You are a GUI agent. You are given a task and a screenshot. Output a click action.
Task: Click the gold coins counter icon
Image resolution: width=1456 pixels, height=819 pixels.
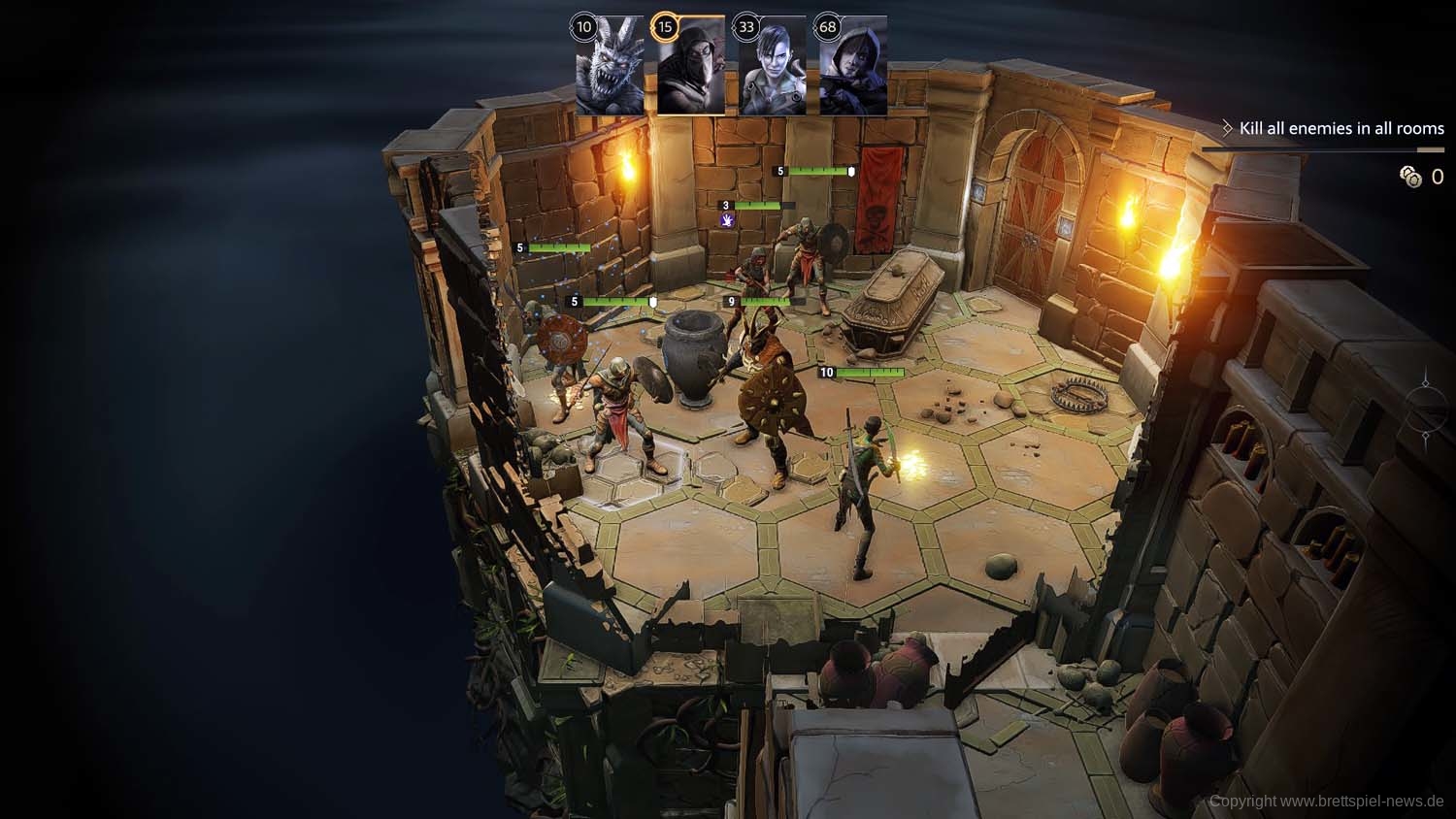1410,176
